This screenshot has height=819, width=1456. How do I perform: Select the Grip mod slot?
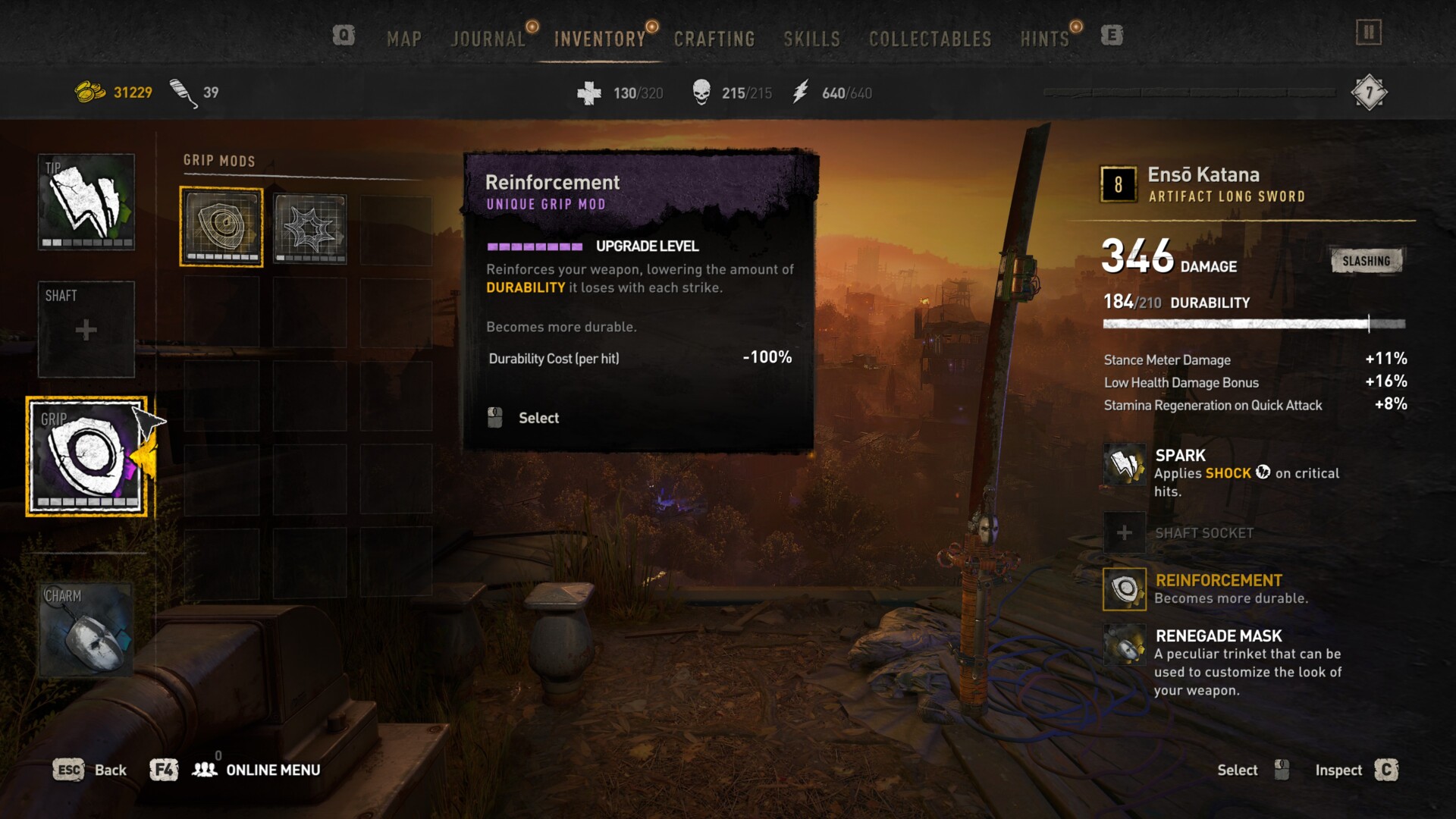[x=86, y=457]
